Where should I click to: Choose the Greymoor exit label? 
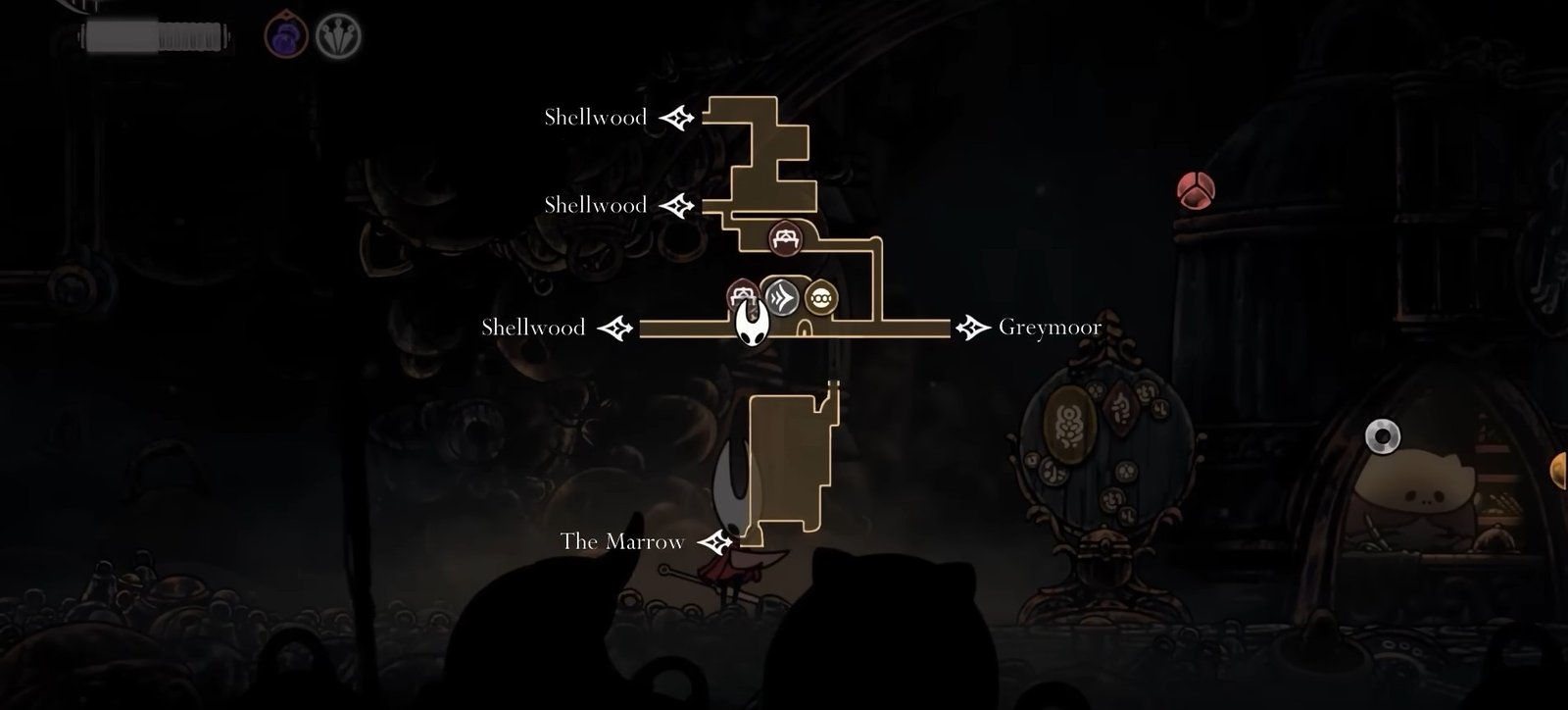click(x=1050, y=327)
